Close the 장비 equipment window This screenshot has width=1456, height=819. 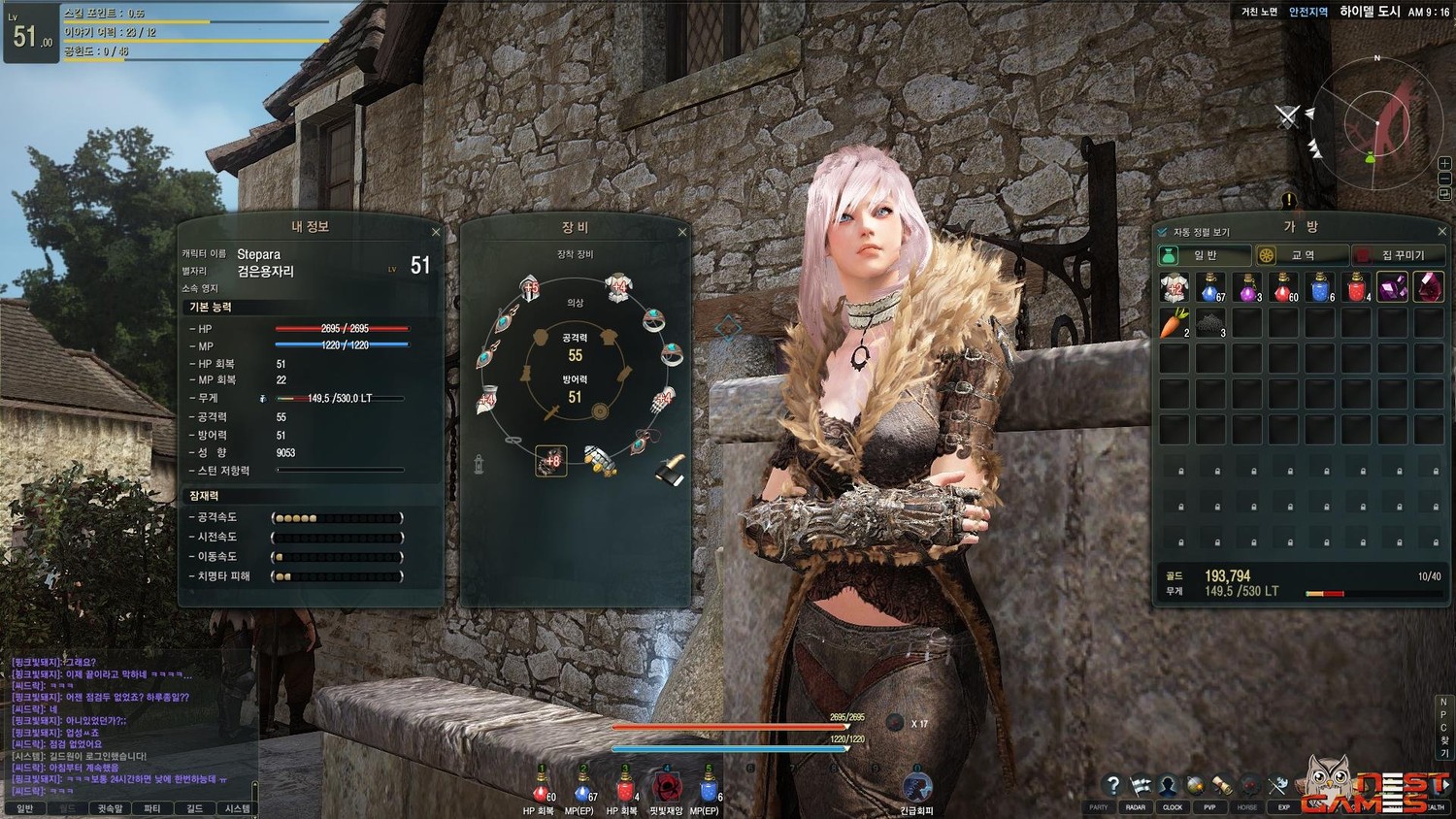point(682,232)
